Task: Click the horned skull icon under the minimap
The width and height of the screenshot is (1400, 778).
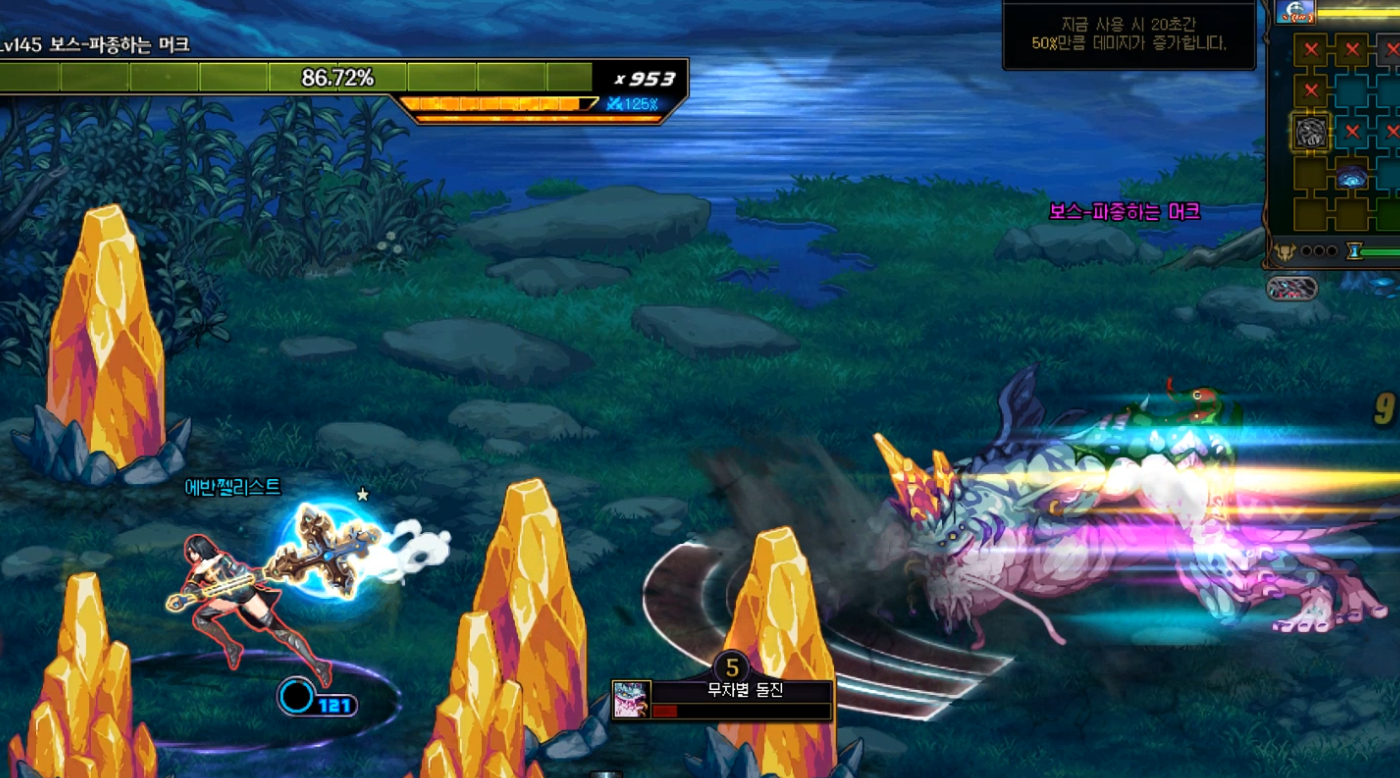Action: (1285, 252)
